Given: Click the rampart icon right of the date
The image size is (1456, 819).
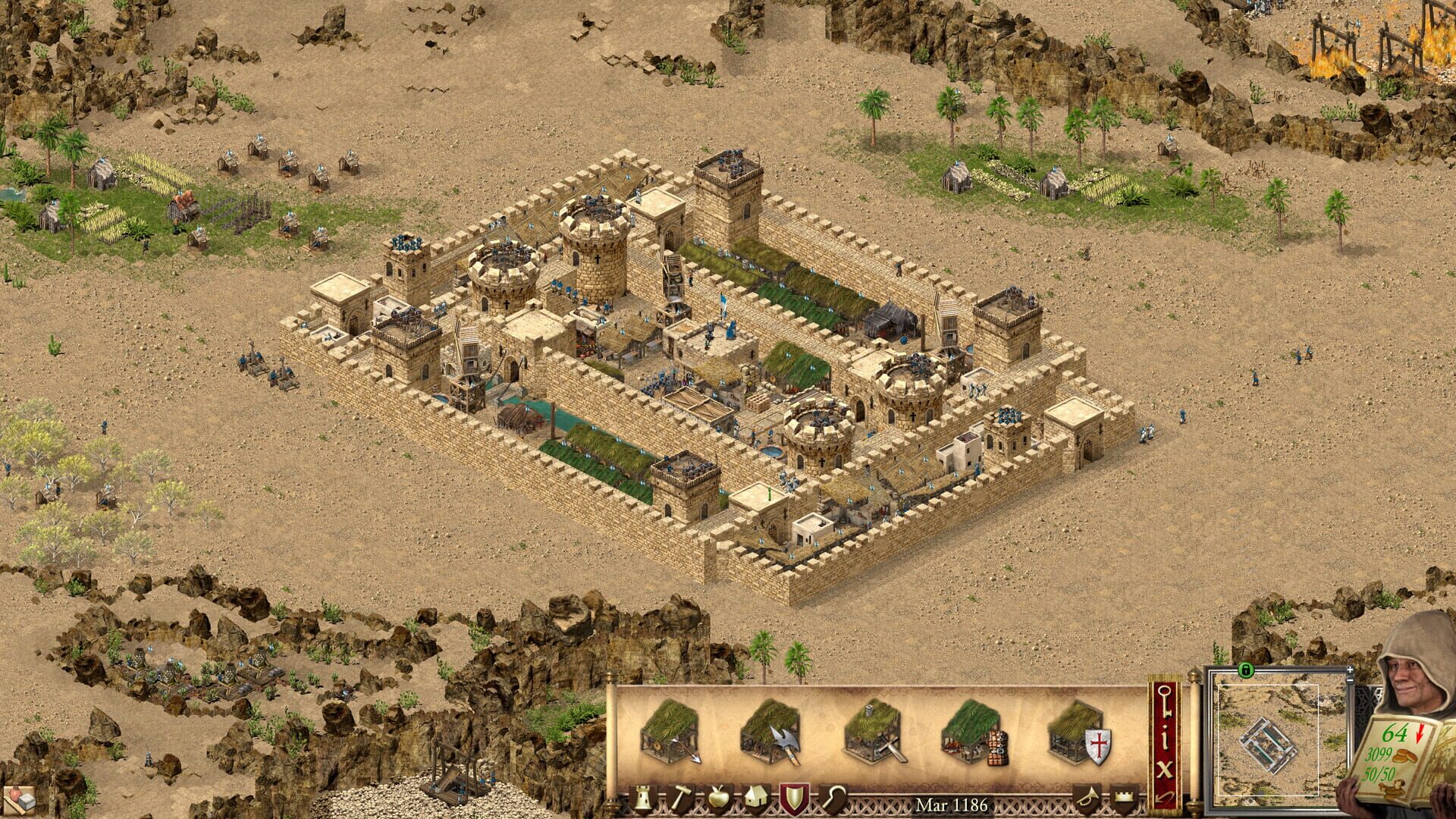Looking at the screenshot, I should 1123,797.
